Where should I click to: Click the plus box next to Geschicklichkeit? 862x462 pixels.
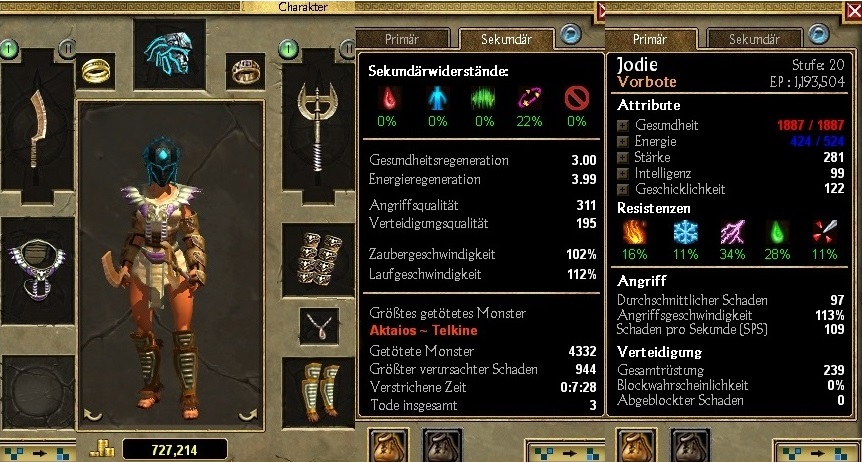point(623,189)
